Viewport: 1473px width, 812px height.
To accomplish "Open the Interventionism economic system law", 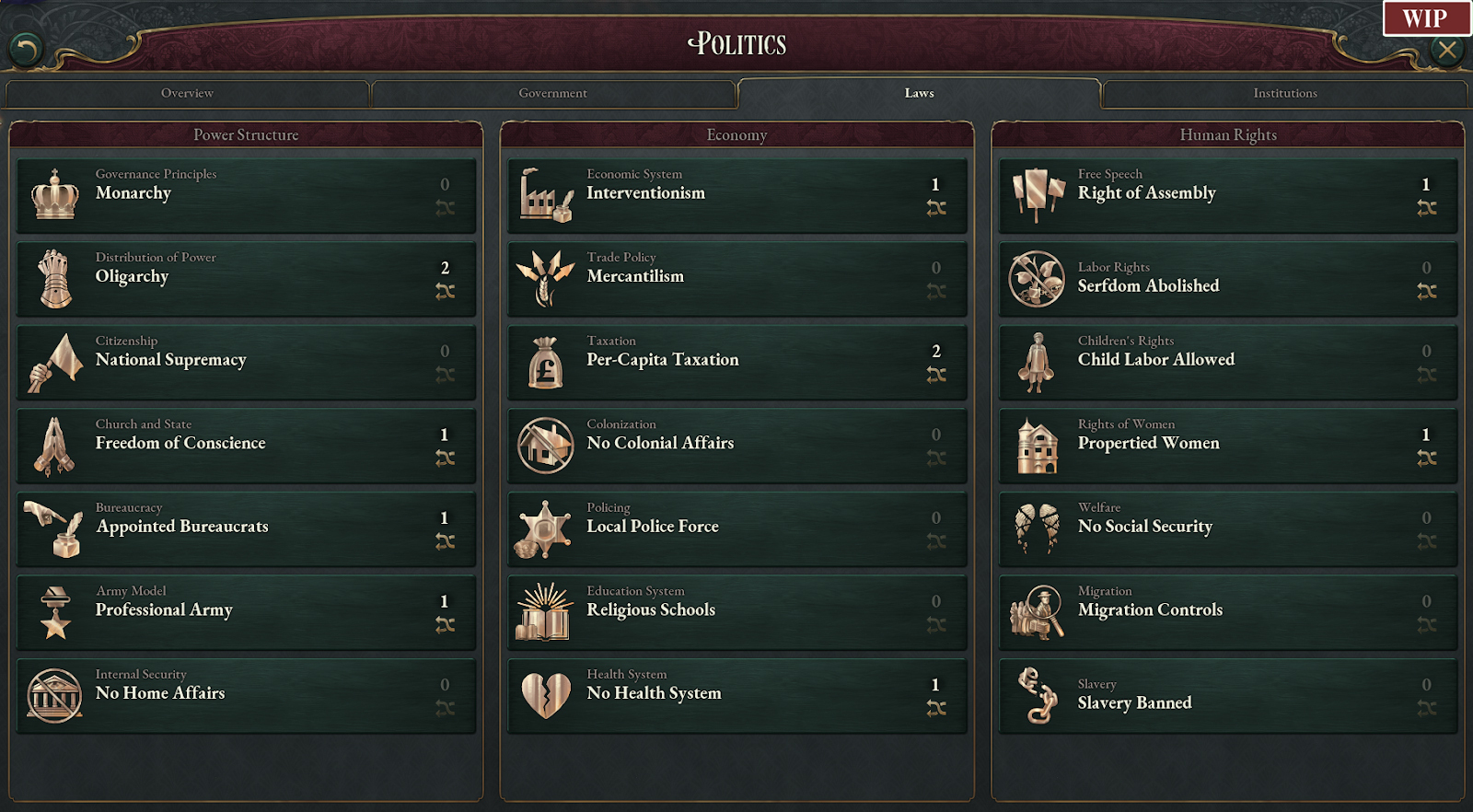I will (736, 195).
